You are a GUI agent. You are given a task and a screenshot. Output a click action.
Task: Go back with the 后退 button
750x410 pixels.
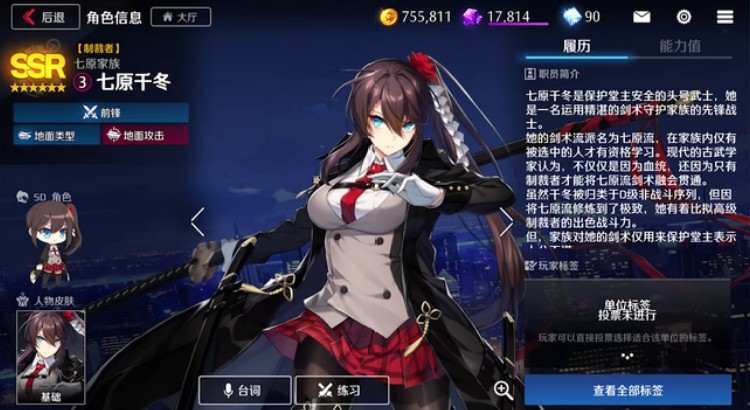43,16
